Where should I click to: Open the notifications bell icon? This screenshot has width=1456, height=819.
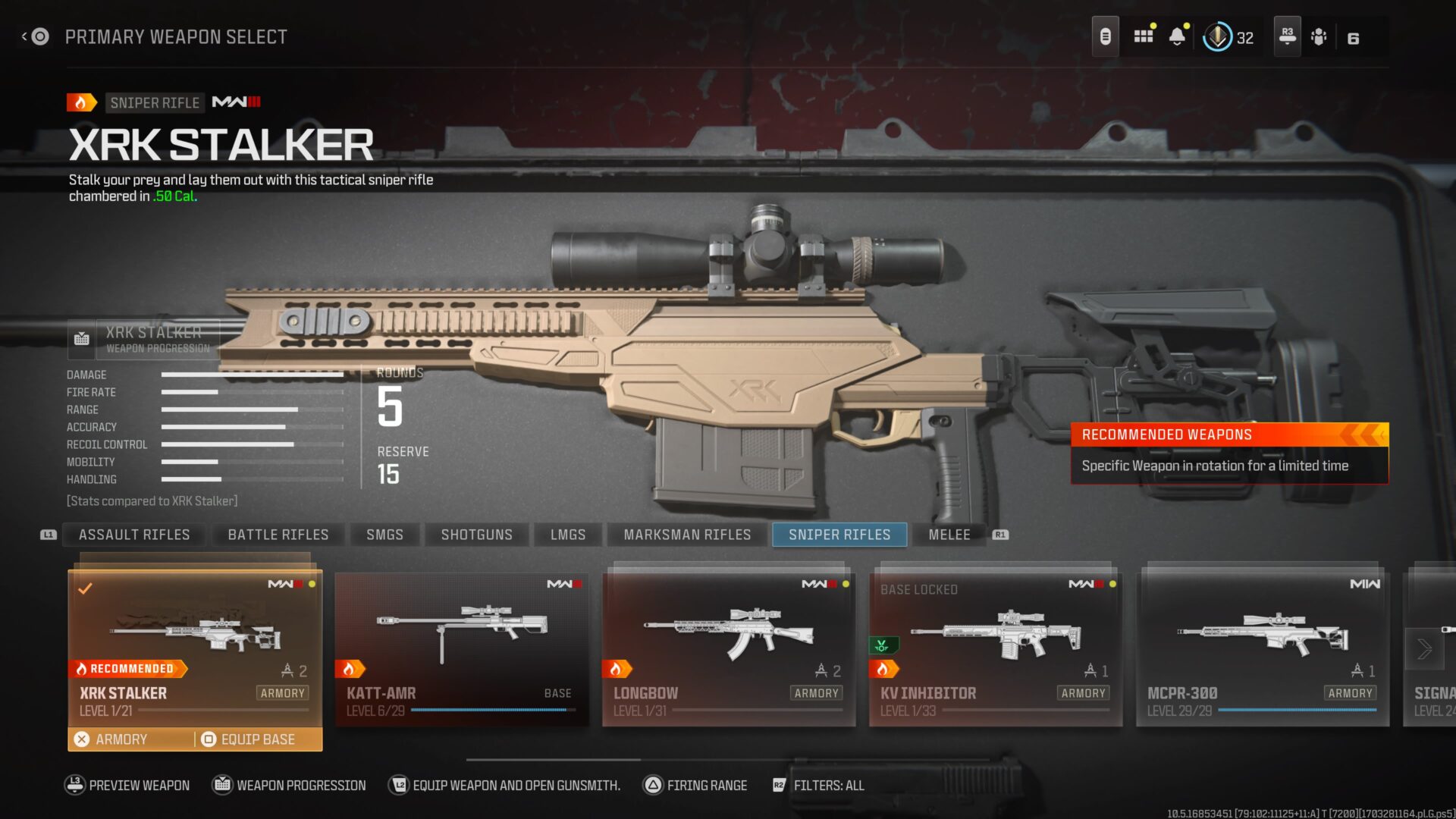pyautogui.click(x=1178, y=36)
